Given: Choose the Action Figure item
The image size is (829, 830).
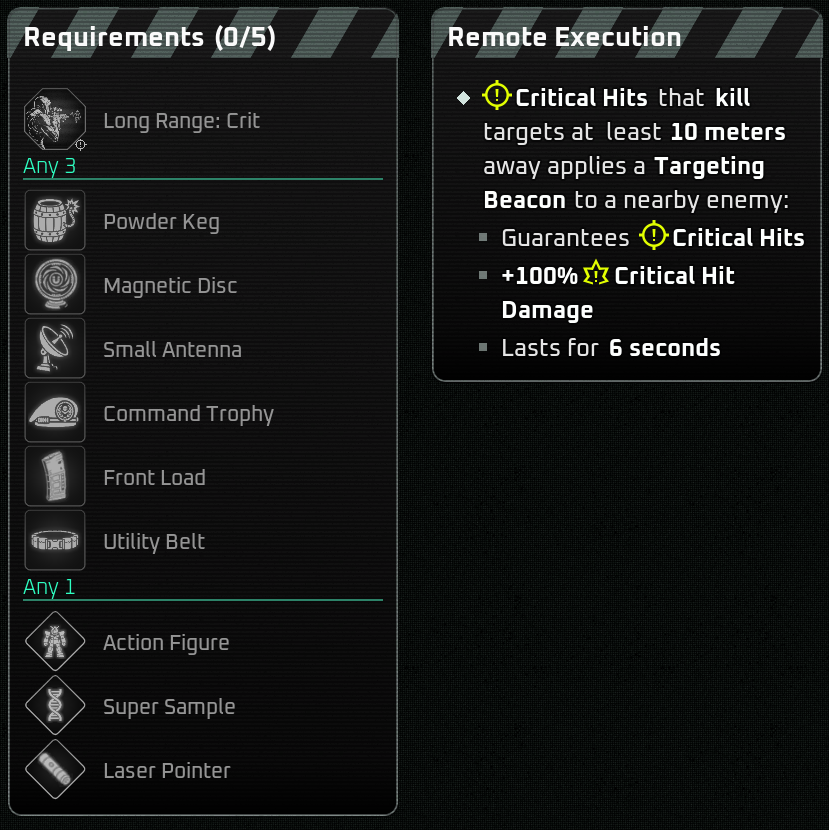Looking at the screenshot, I should 166,643.
